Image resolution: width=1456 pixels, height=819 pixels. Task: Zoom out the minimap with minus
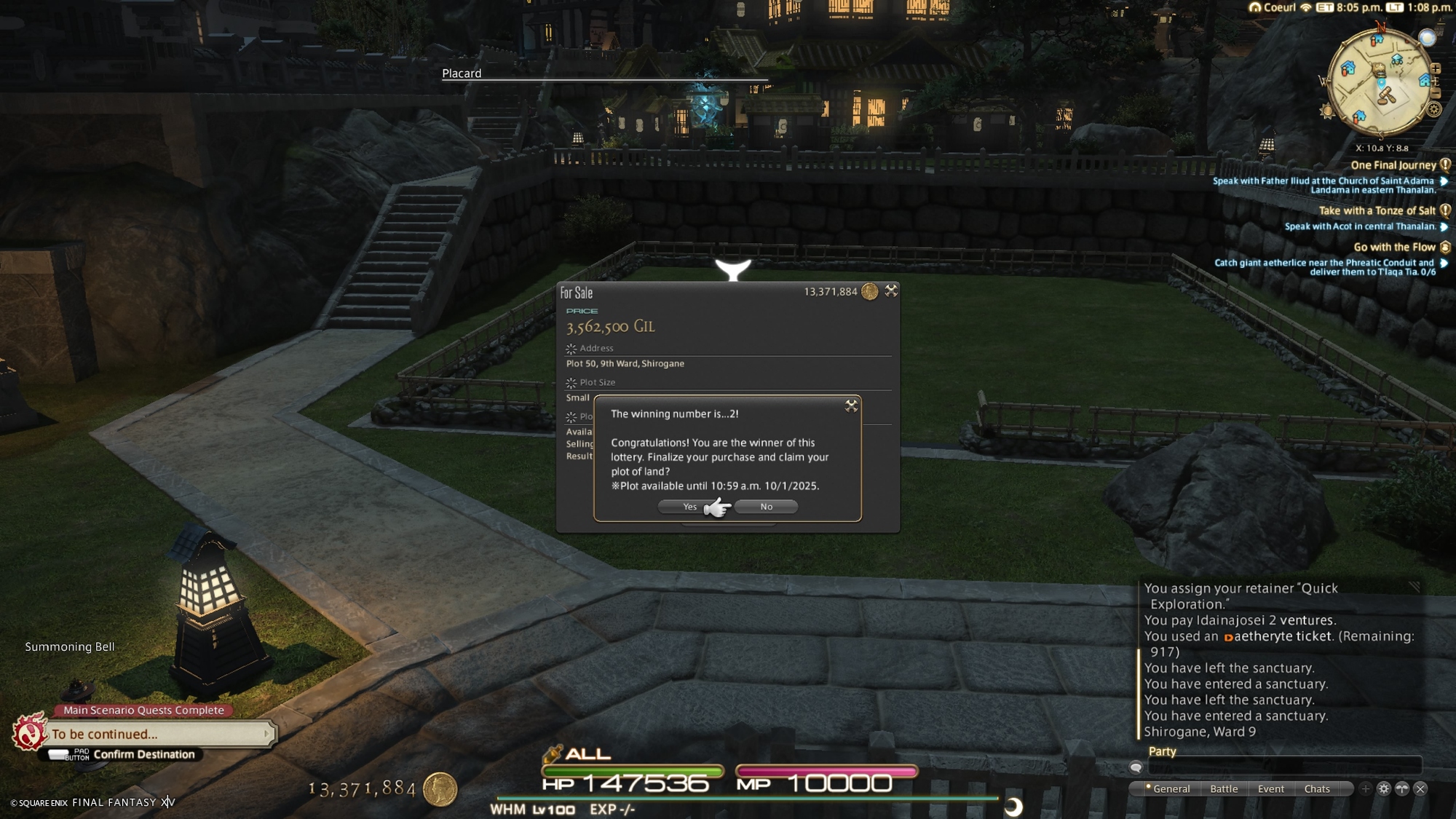click(x=1436, y=93)
